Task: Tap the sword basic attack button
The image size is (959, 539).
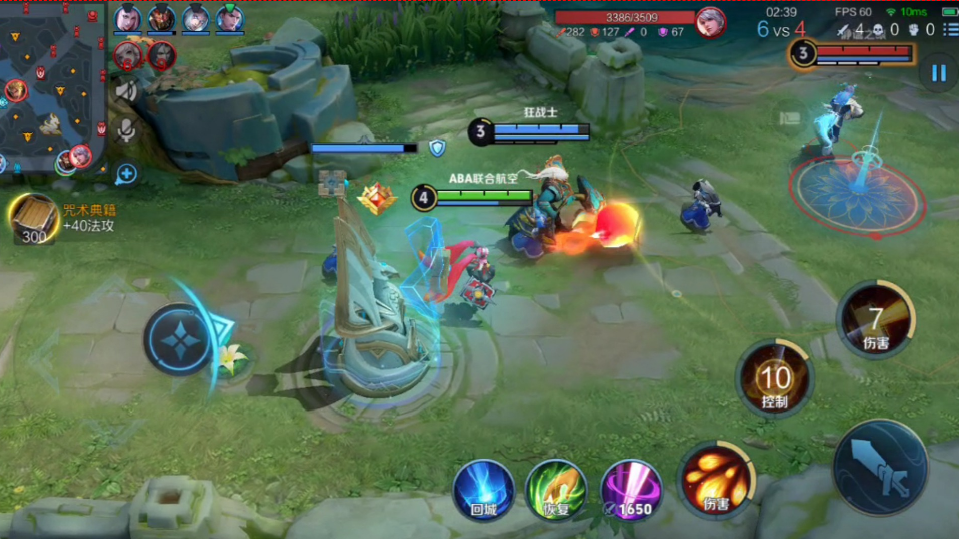Action: click(881, 466)
